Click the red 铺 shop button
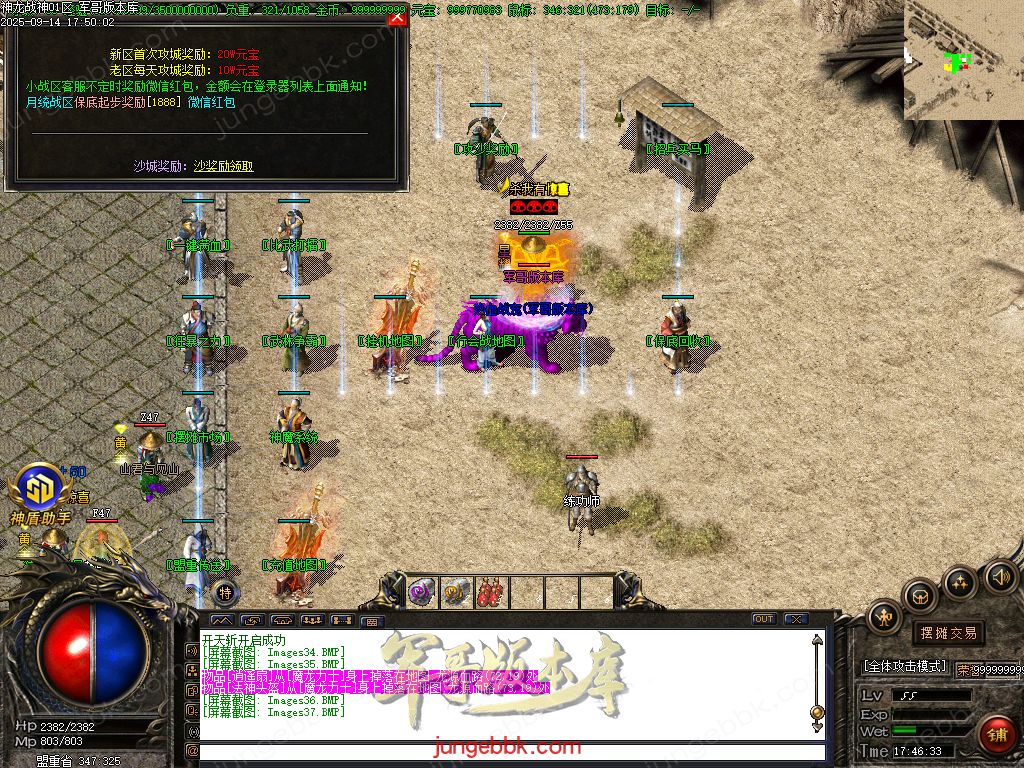This screenshot has height=768, width=1024. coord(996,734)
